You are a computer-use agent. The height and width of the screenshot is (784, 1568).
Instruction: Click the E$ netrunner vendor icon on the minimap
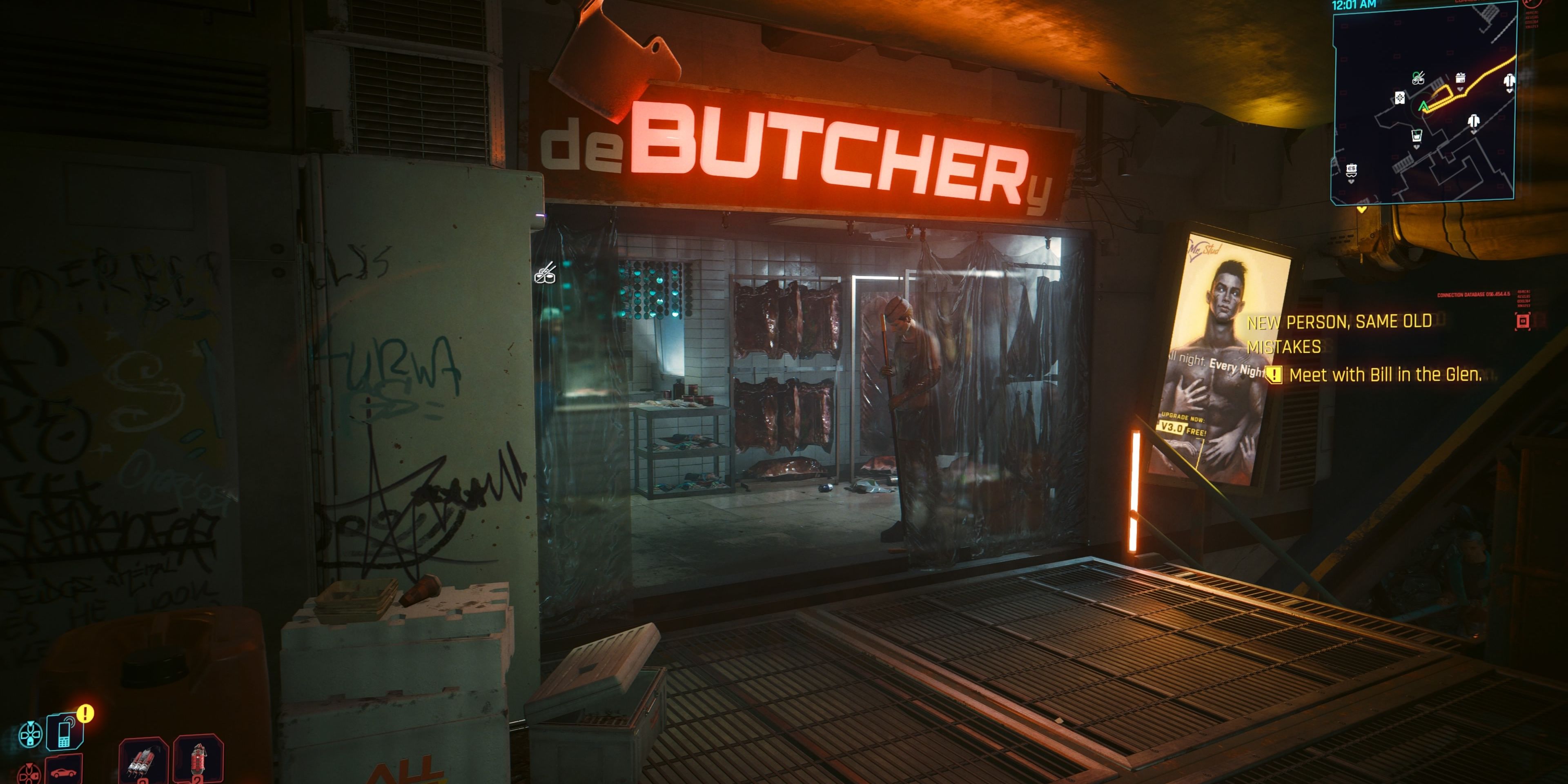point(1352,169)
